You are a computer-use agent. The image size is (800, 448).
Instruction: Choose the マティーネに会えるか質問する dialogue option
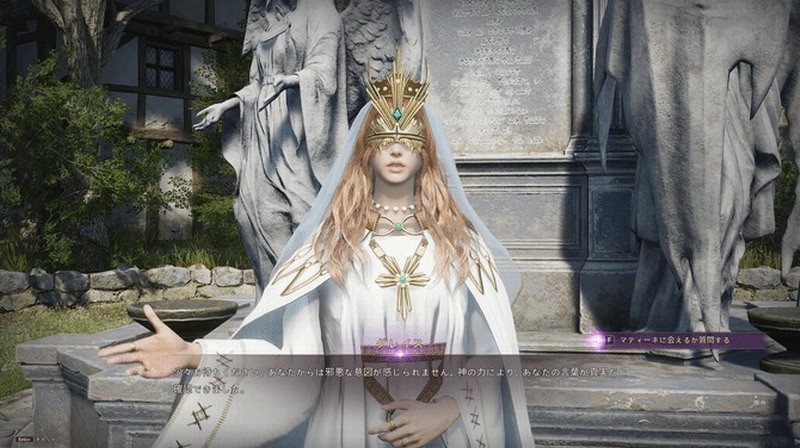[x=677, y=340]
